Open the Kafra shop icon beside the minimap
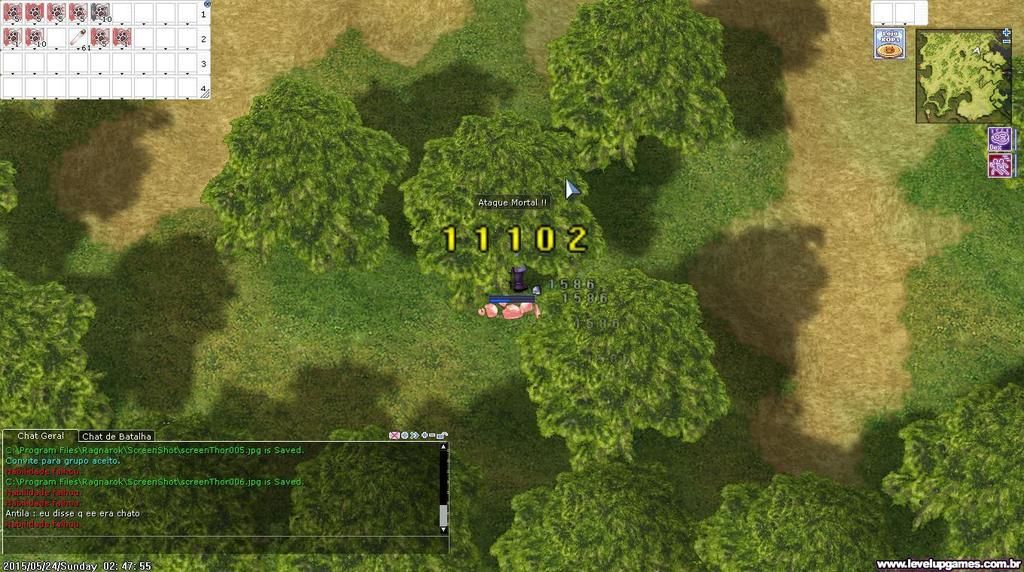Image resolution: width=1024 pixels, height=572 pixels. tap(890, 44)
